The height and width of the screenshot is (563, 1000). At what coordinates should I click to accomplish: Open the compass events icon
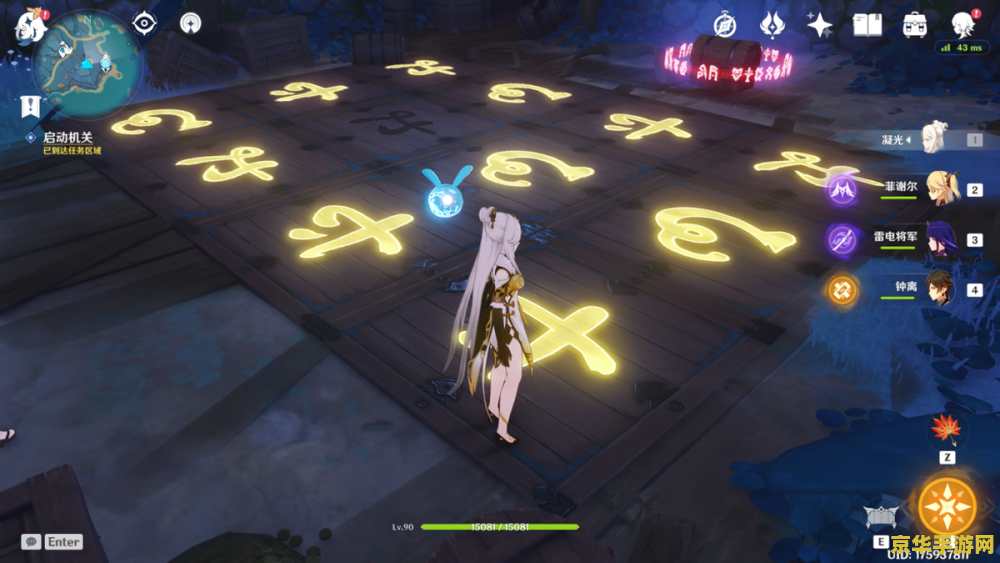pyautogui.click(x=724, y=25)
